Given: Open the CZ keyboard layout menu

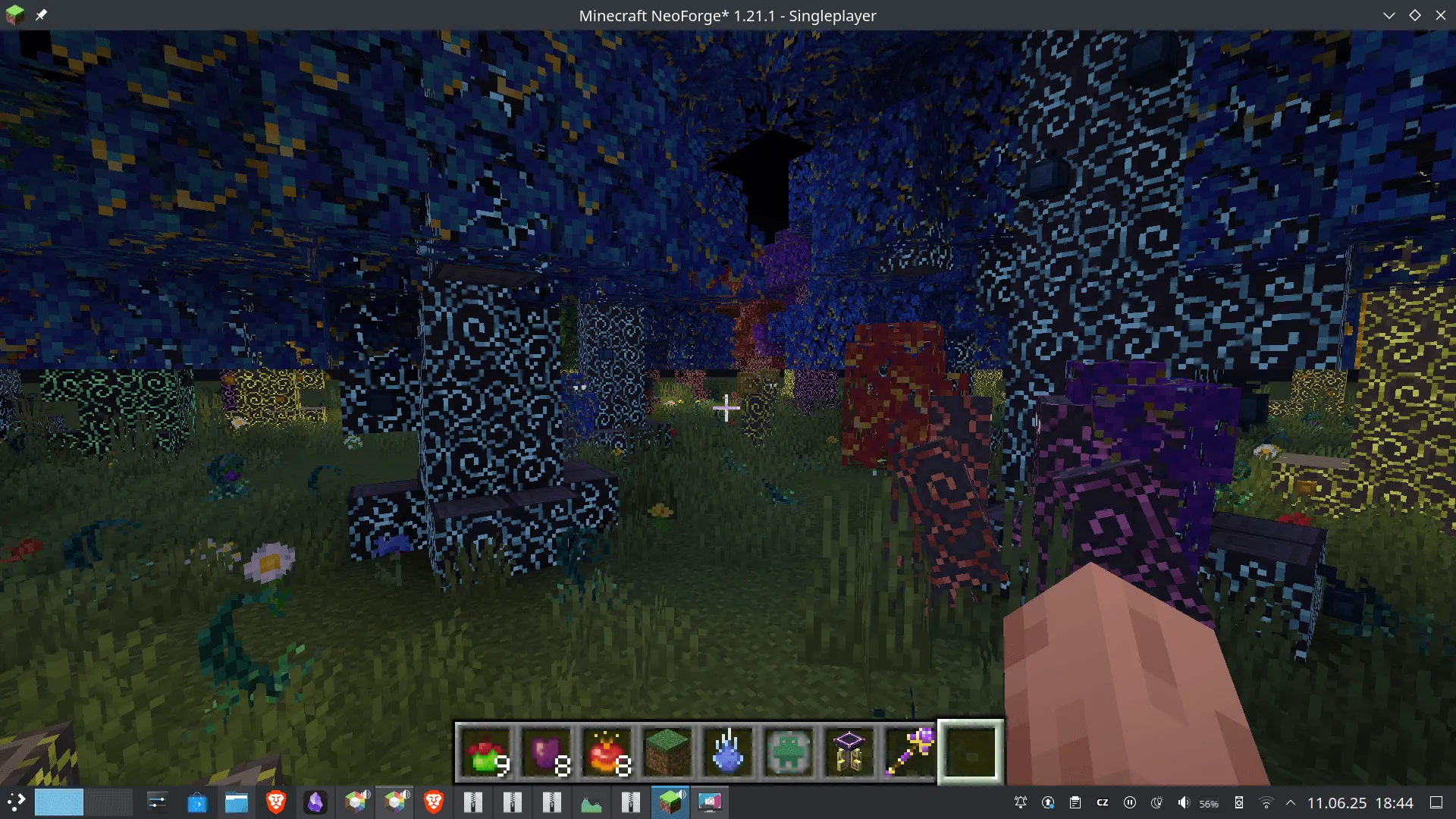Looking at the screenshot, I should (x=1102, y=803).
